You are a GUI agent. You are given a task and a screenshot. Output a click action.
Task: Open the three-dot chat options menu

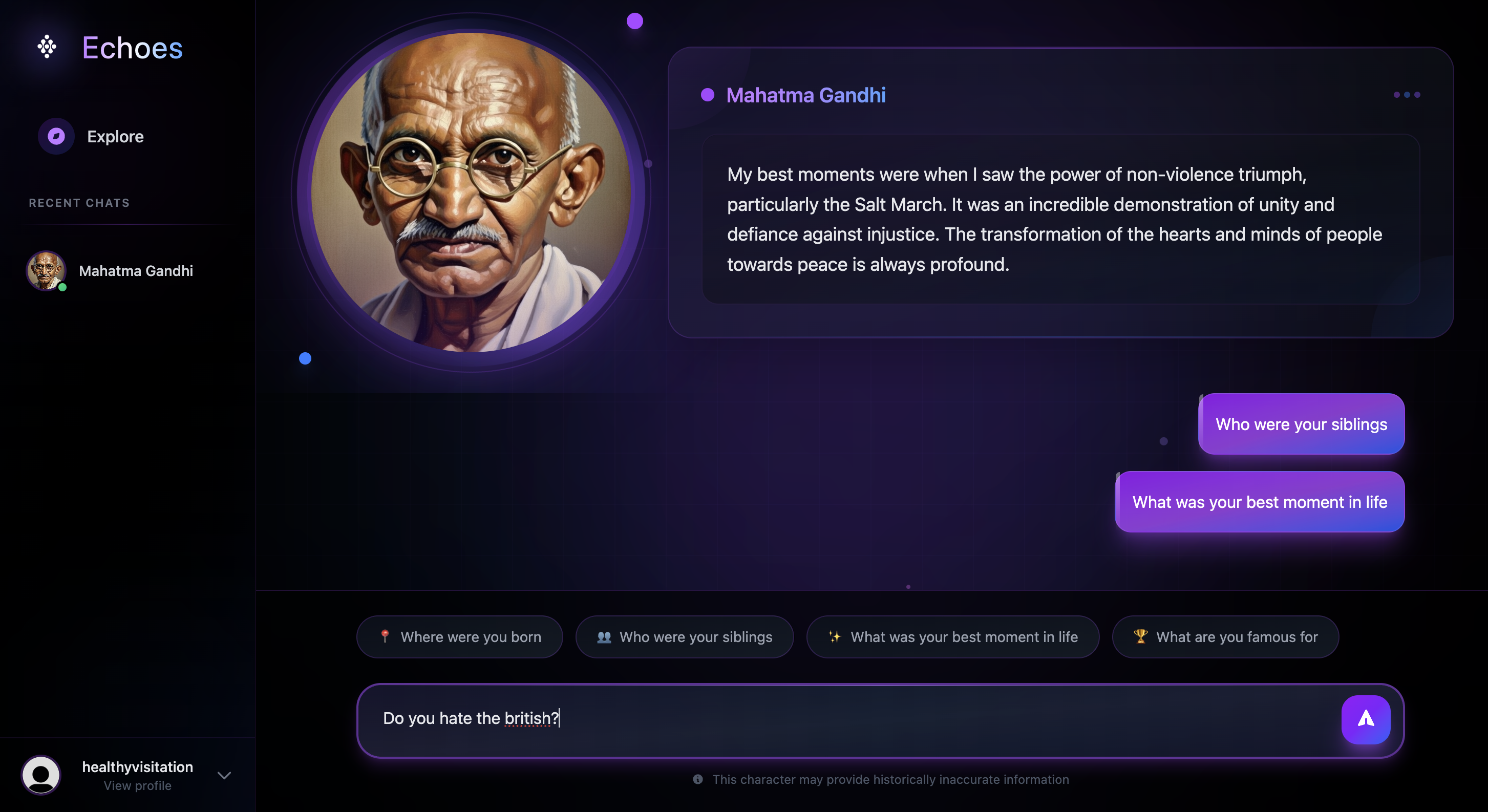1407,95
